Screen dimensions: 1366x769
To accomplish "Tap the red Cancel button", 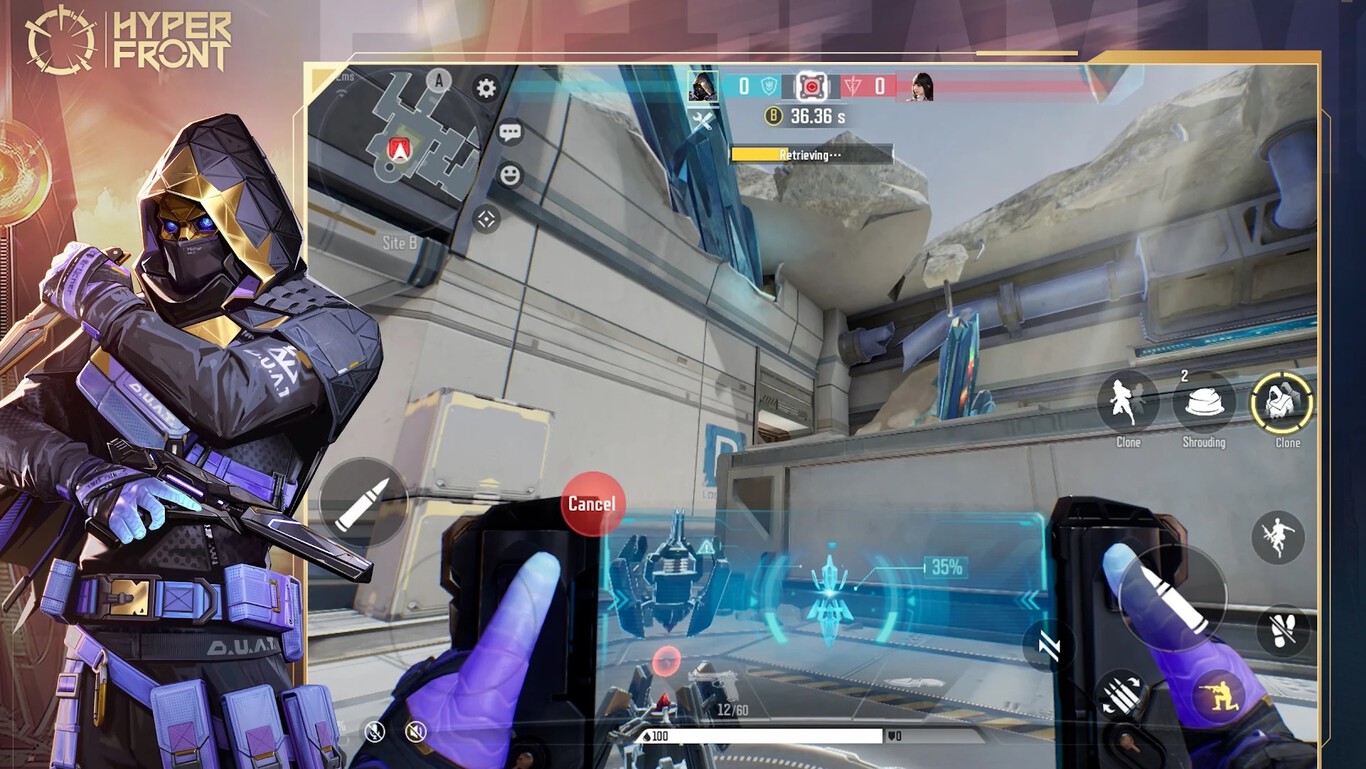I will click(592, 503).
